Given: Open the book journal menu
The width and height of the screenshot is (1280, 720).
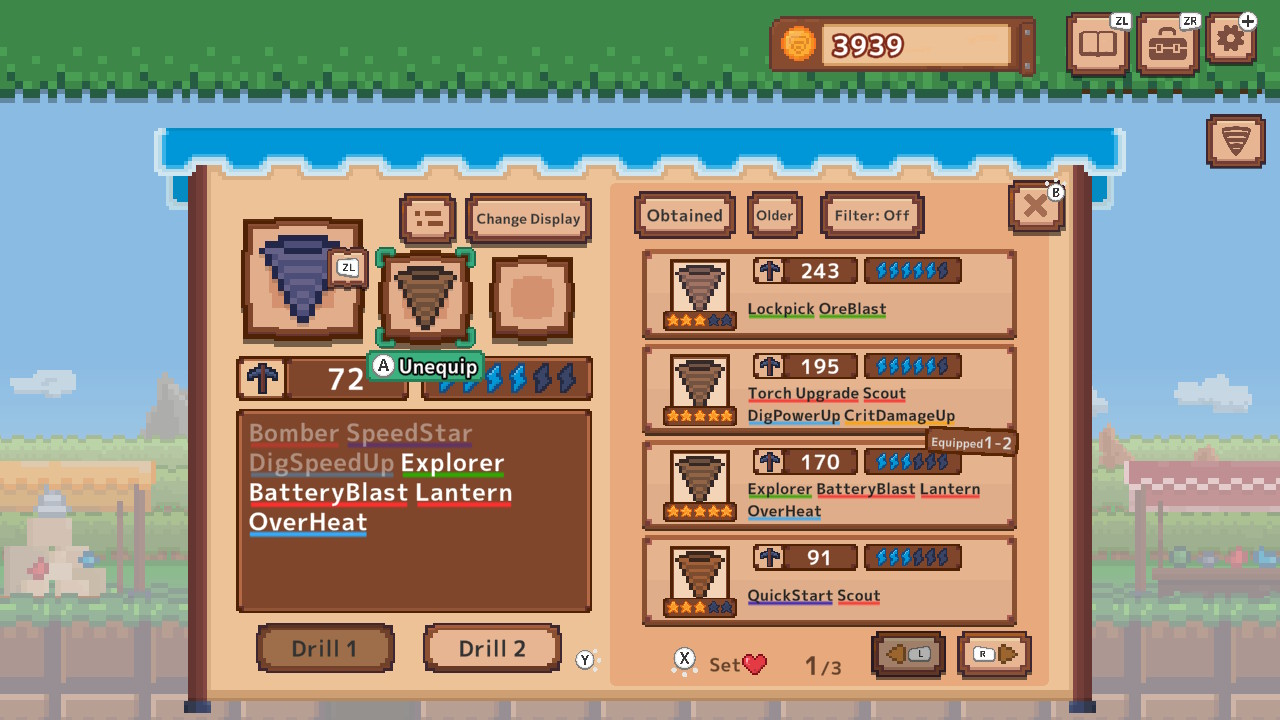Looking at the screenshot, I should [x=1097, y=45].
